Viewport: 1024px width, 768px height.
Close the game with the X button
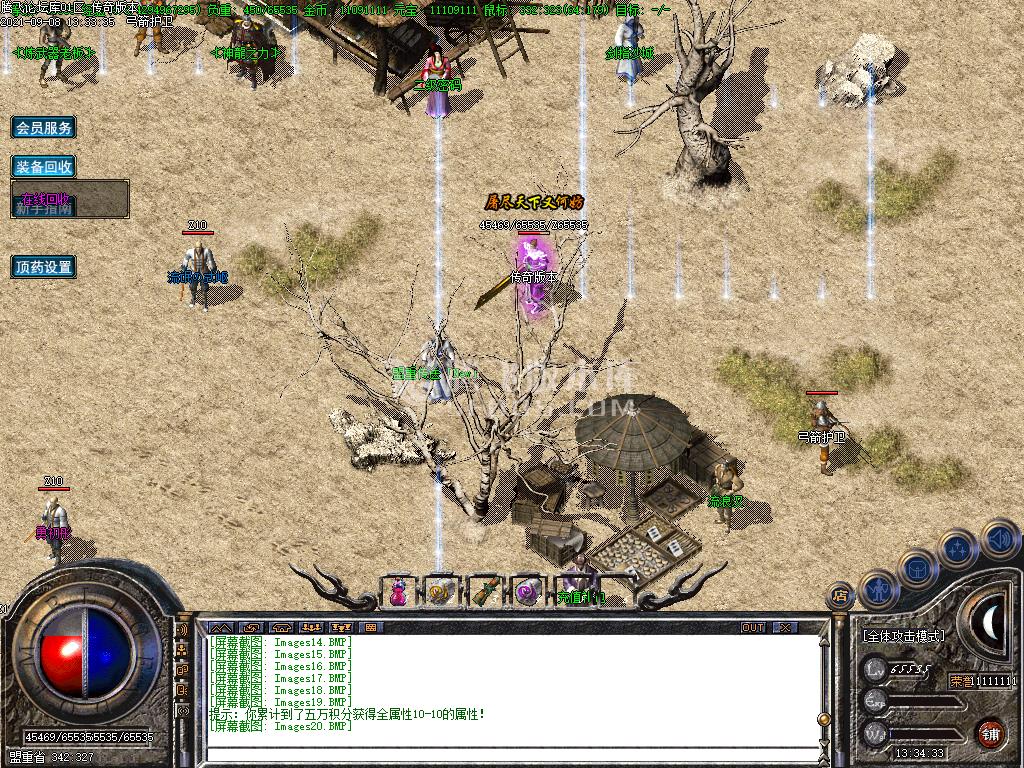point(786,627)
